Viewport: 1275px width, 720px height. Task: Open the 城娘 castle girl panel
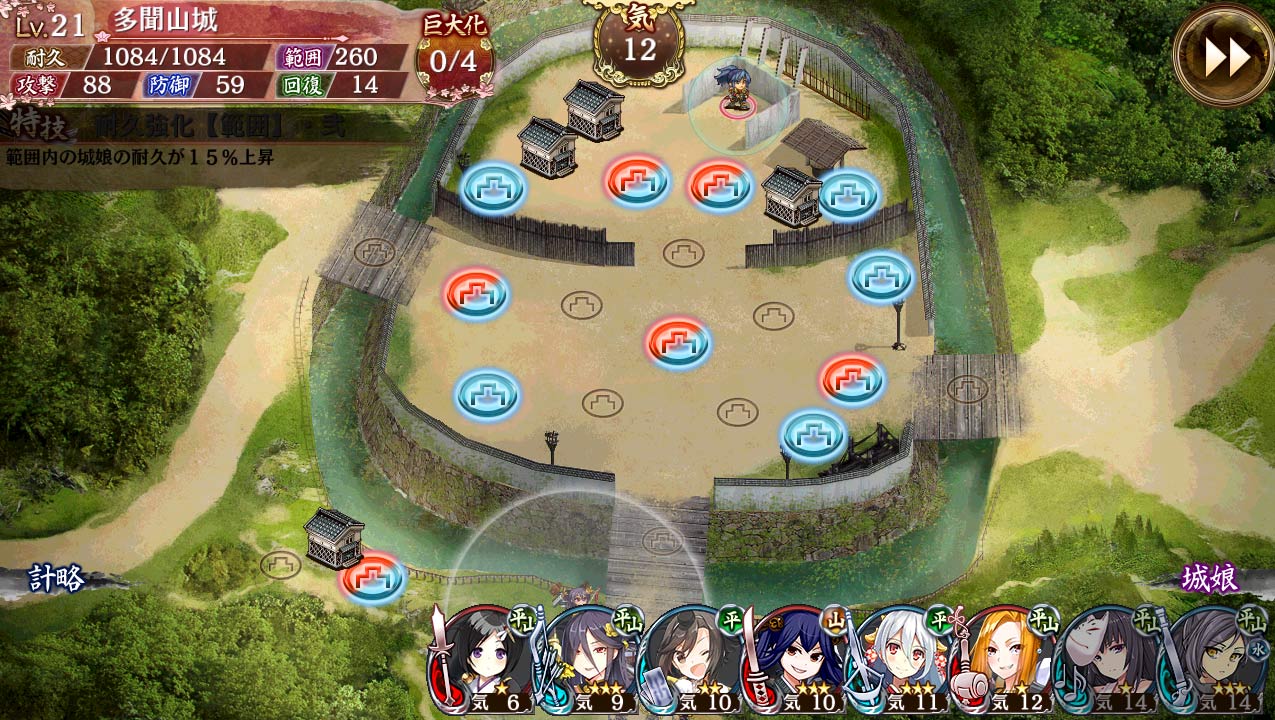(1210, 578)
